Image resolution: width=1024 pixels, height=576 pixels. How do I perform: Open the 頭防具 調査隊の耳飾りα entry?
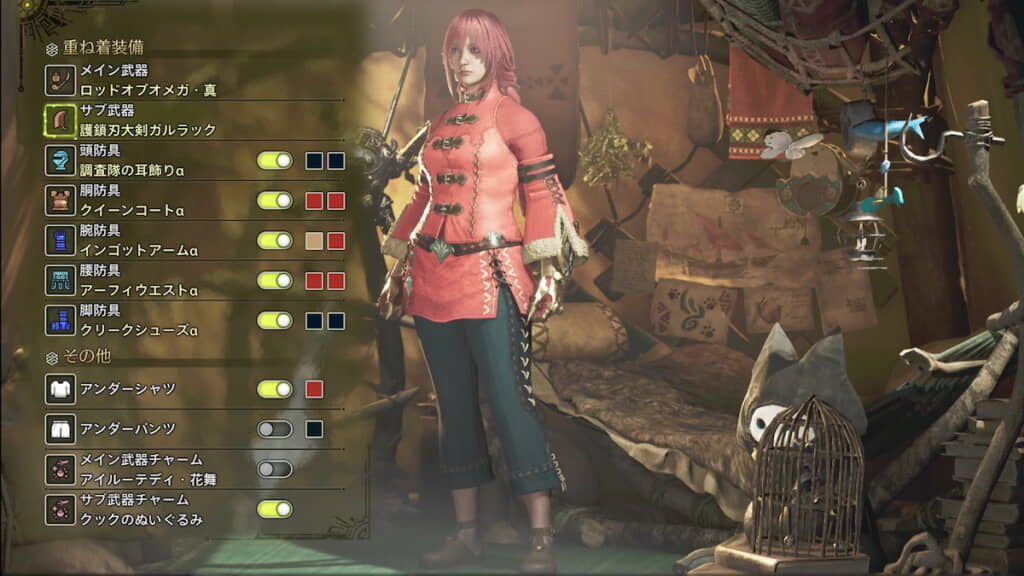click(130, 161)
